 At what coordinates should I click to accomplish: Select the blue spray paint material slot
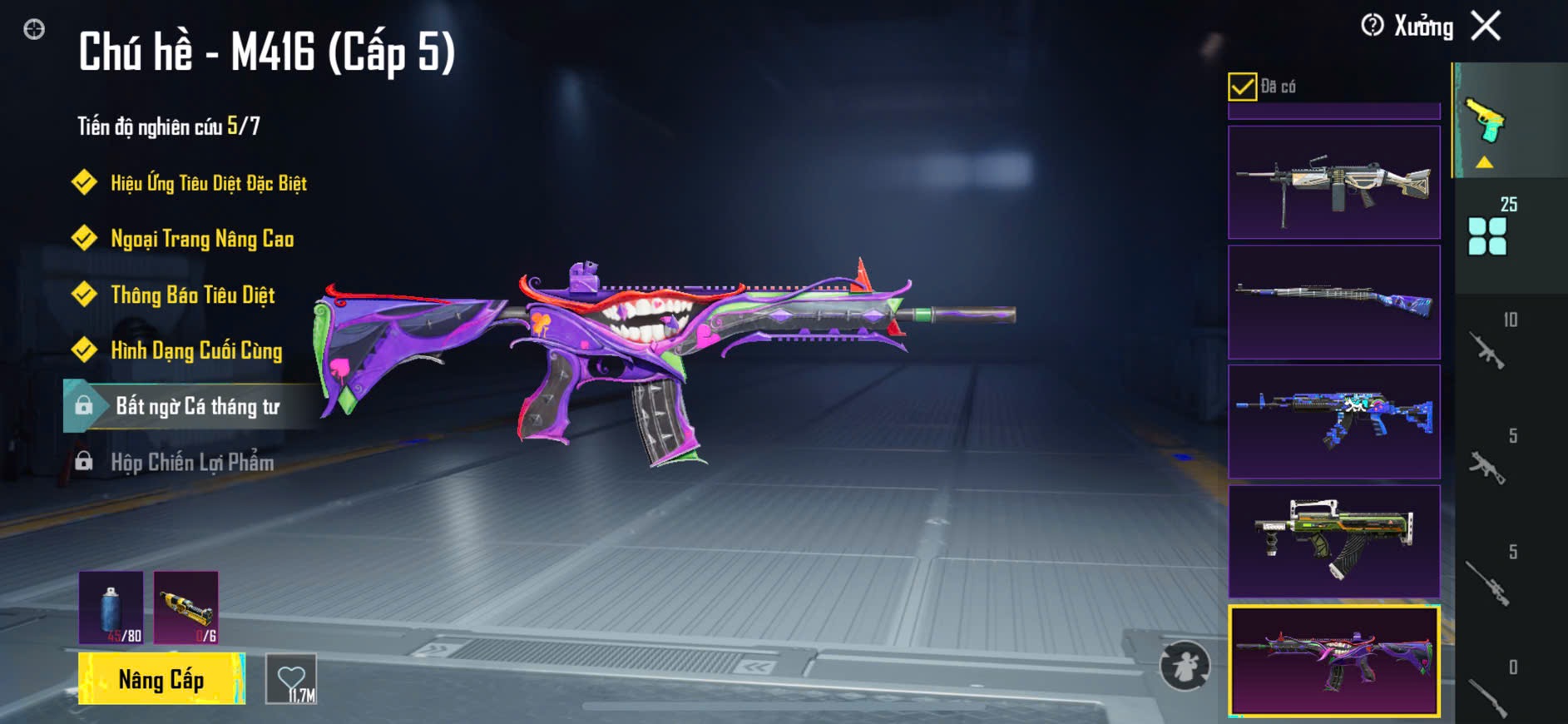click(111, 607)
